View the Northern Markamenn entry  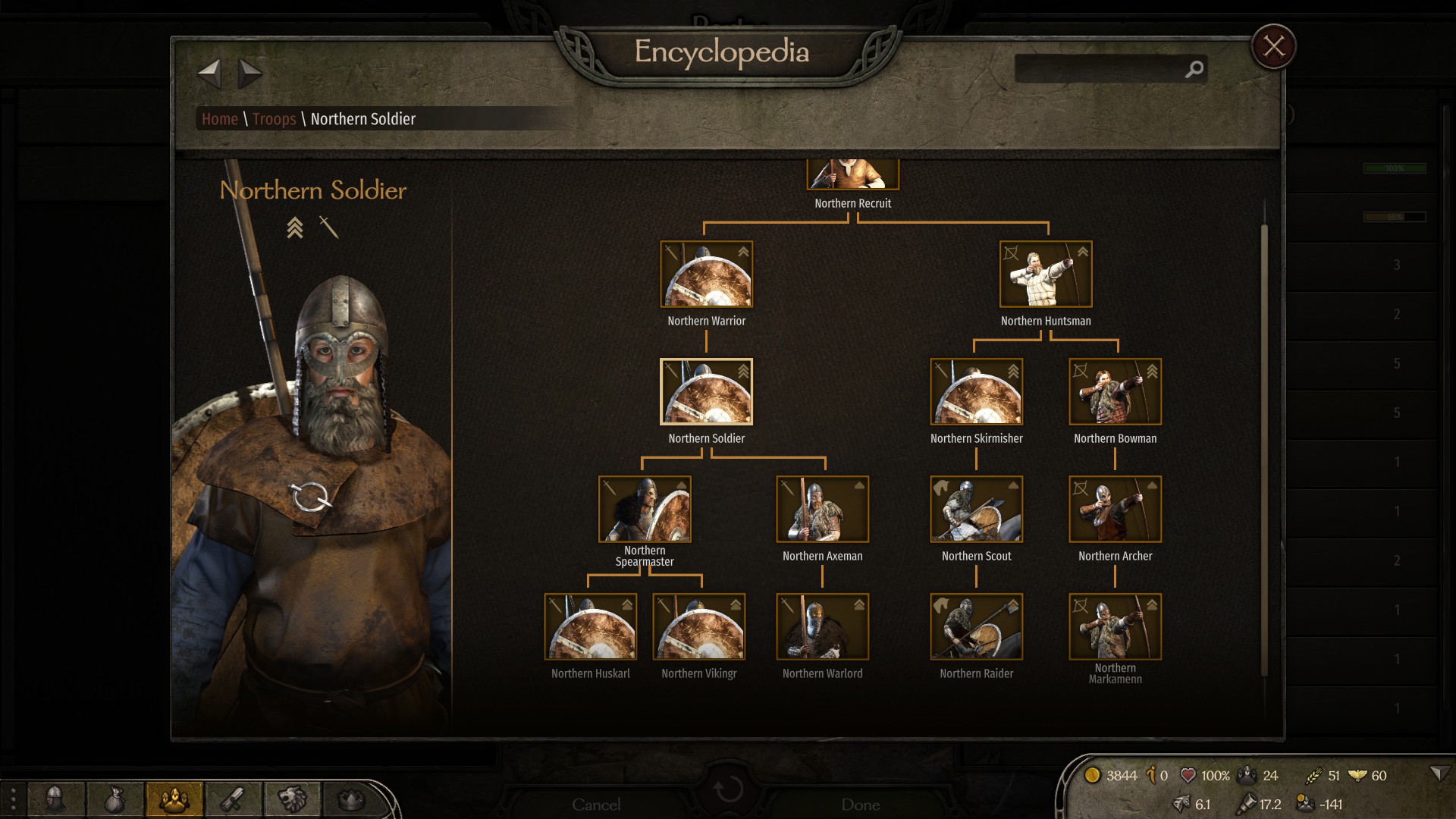pyautogui.click(x=1115, y=627)
